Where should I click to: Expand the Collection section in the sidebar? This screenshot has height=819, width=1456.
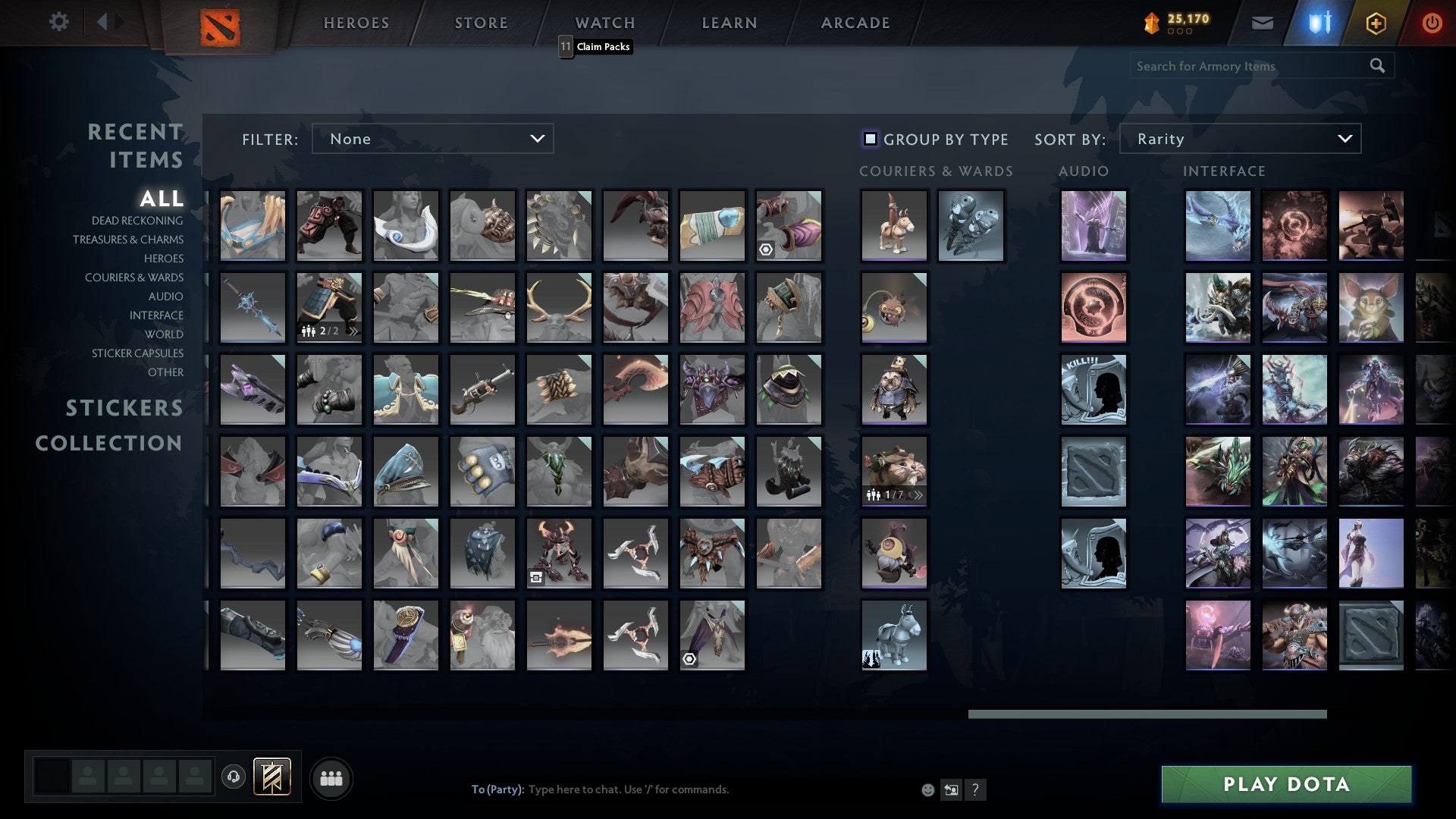click(x=108, y=443)
